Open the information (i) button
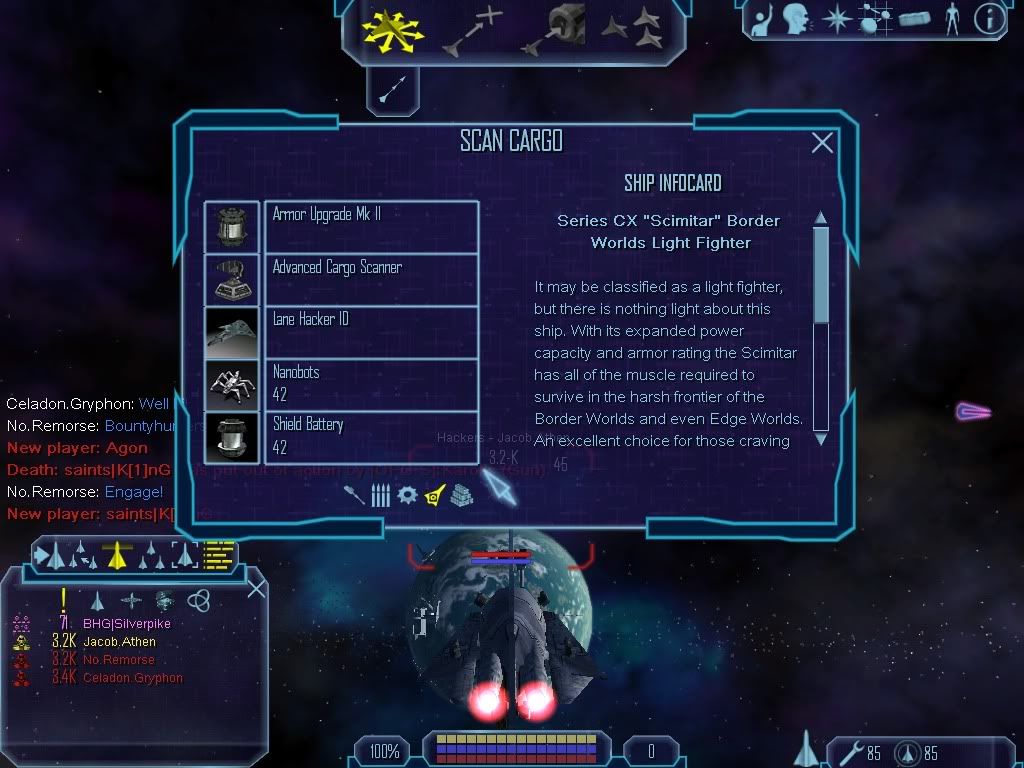Viewport: 1024px width, 768px height. [x=989, y=19]
